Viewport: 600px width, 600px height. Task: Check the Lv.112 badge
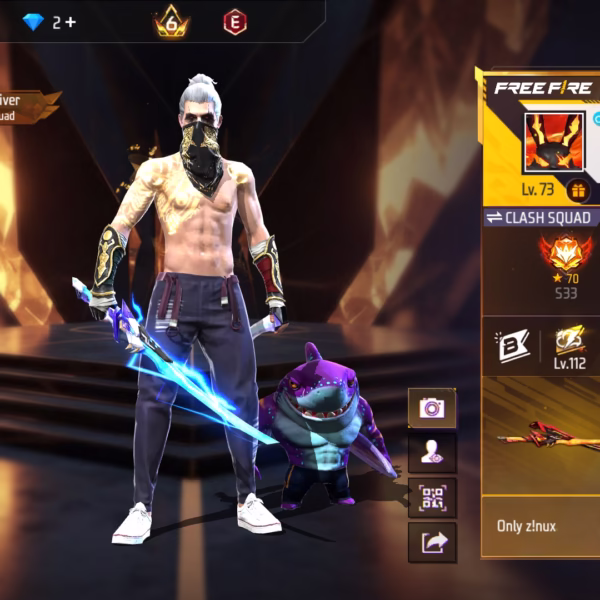pos(569,346)
